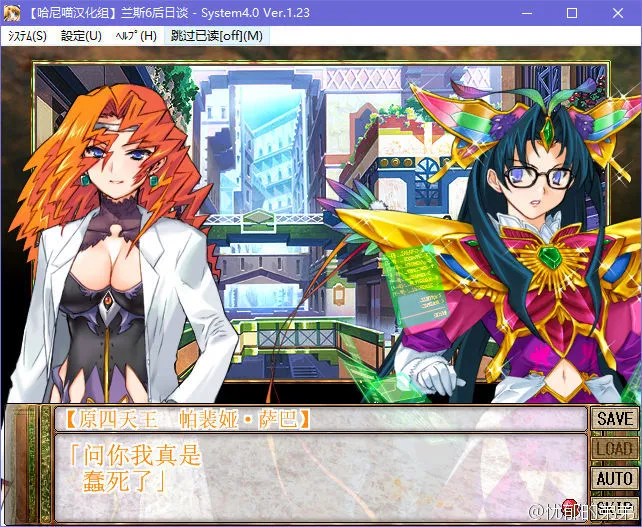This screenshot has height=527, width=642.
Task: Close the game window
Action: [x=618, y=13]
